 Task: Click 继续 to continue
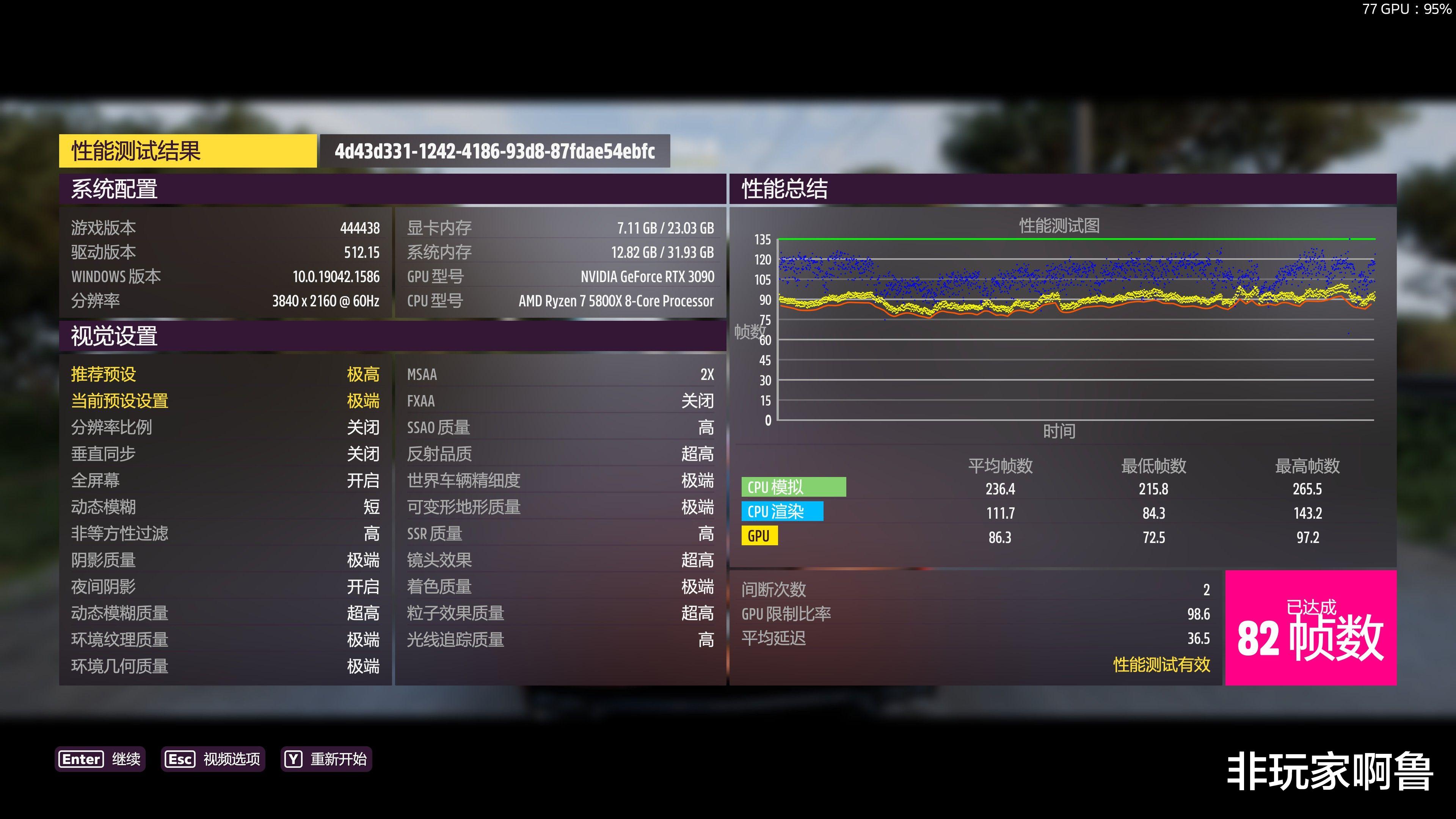tap(127, 759)
